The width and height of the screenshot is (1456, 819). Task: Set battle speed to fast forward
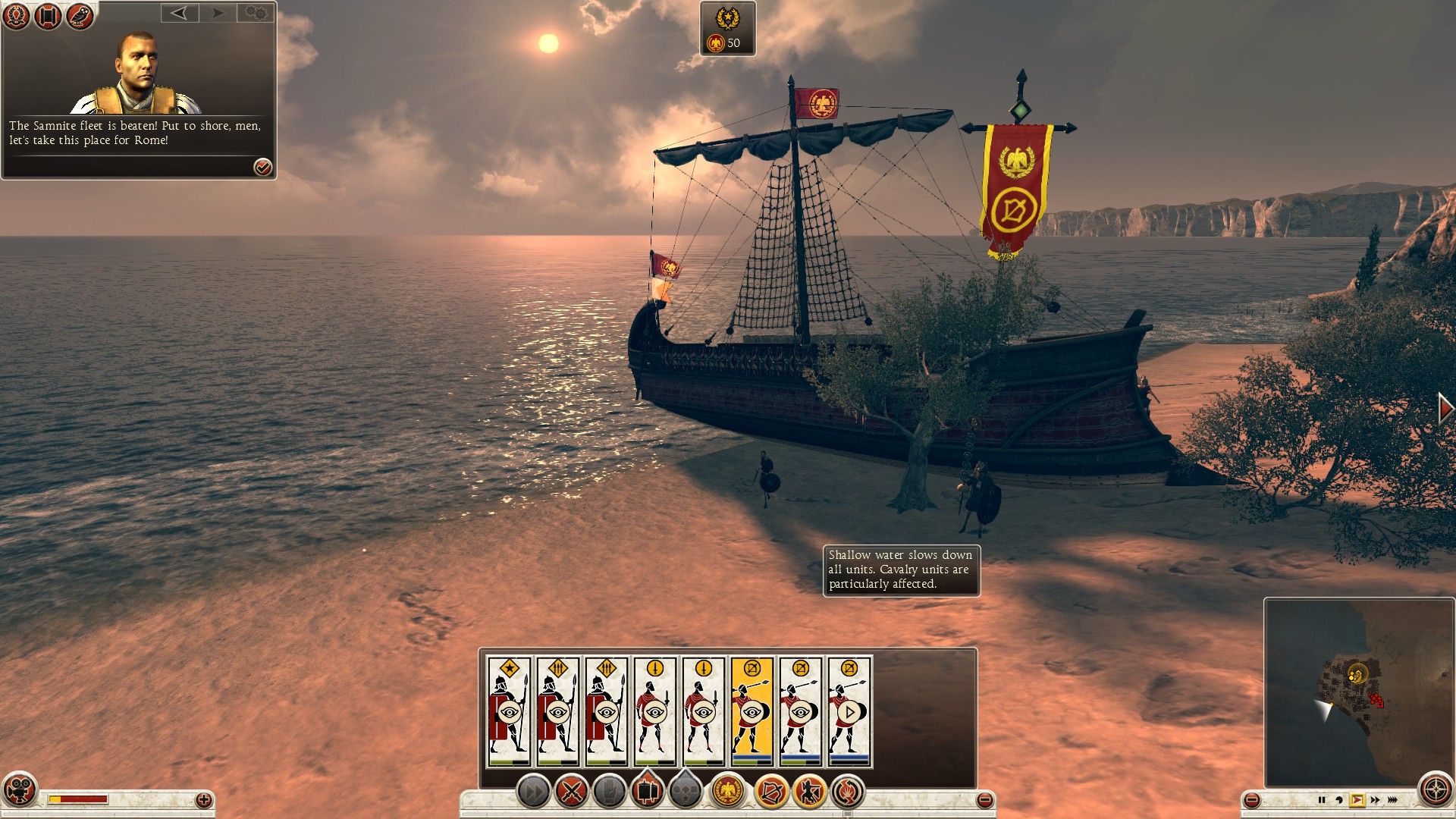click(1375, 800)
